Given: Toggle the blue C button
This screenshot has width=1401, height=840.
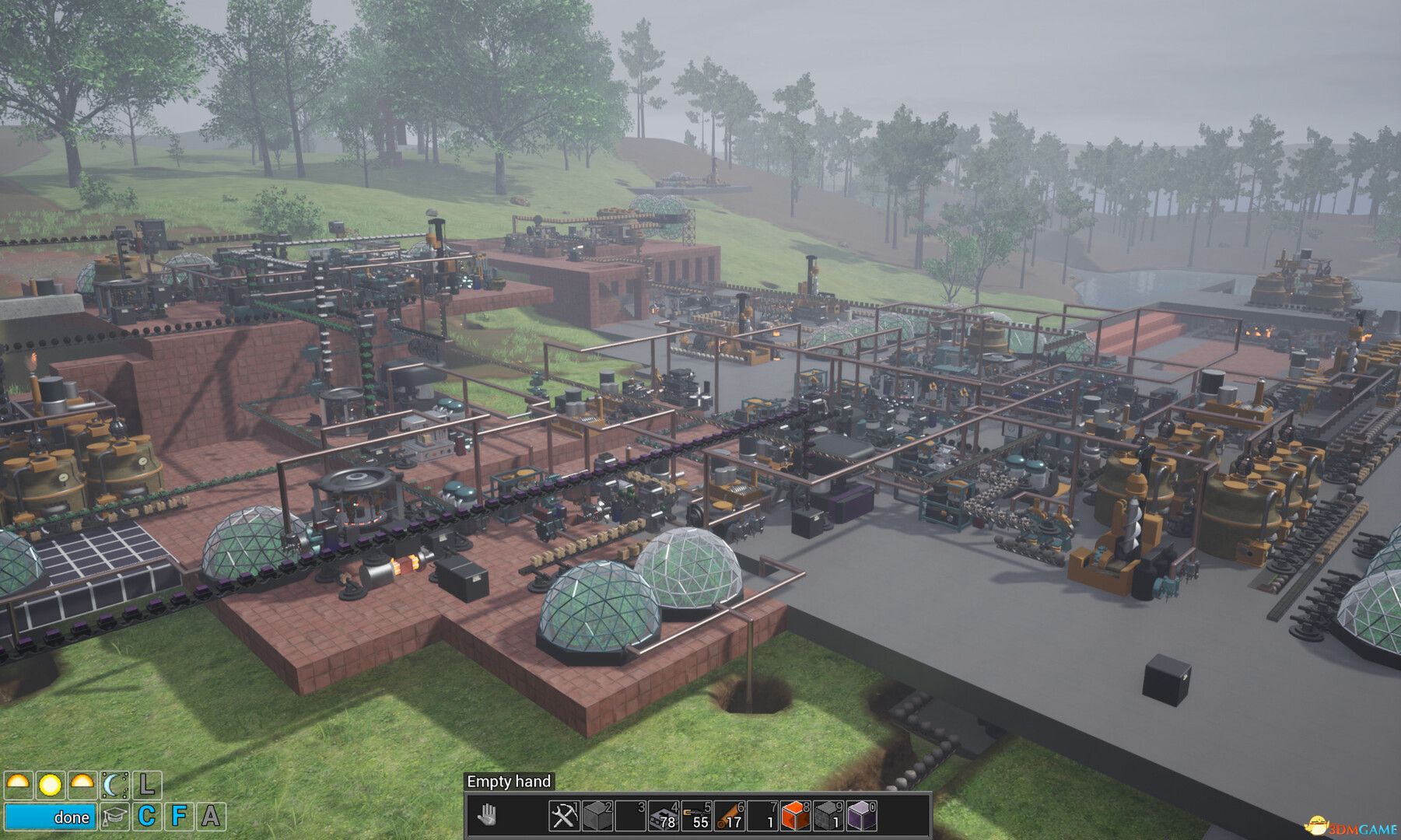Looking at the screenshot, I should click(x=147, y=817).
